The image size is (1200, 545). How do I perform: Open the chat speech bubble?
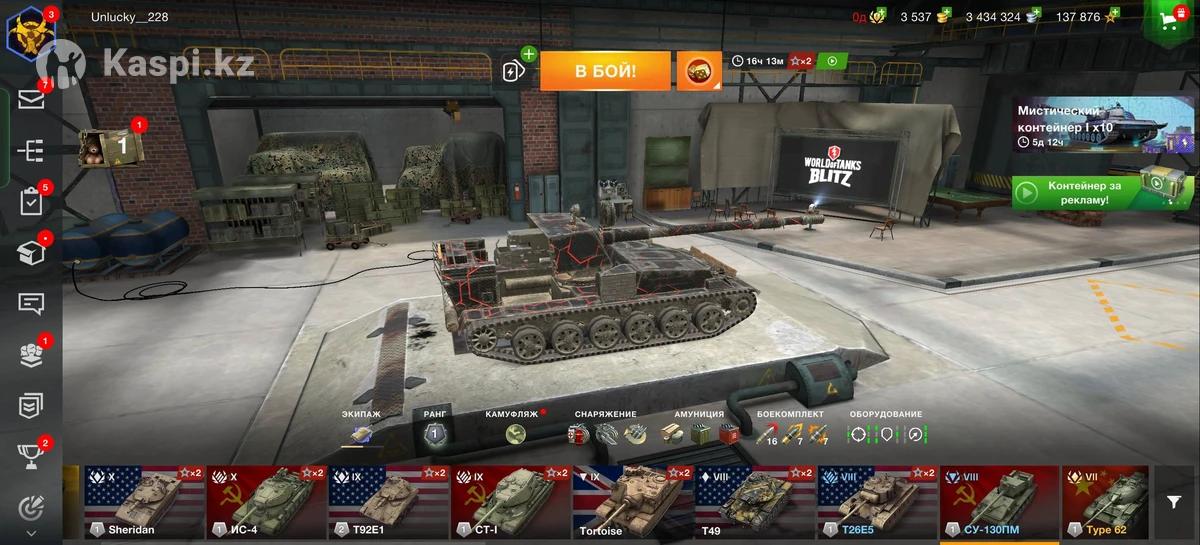click(31, 303)
